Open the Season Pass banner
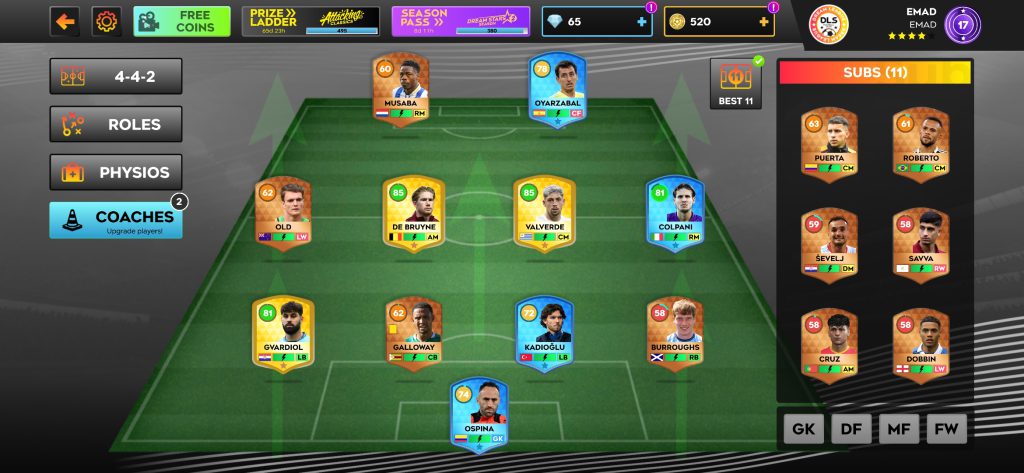This screenshot has width=1024, height=473. point(460,21)
